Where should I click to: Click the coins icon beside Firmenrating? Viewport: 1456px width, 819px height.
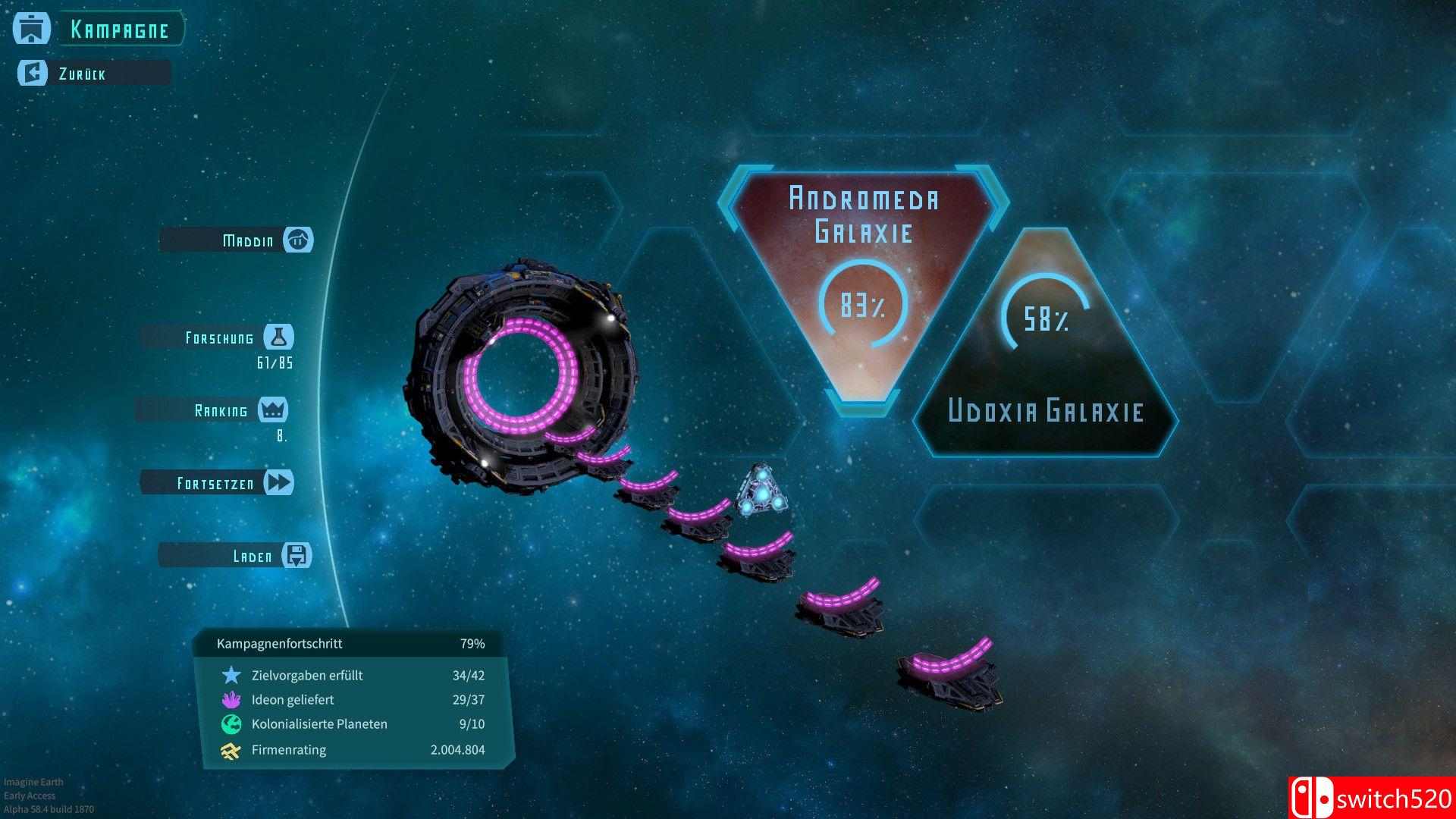[x=229, y=749]
